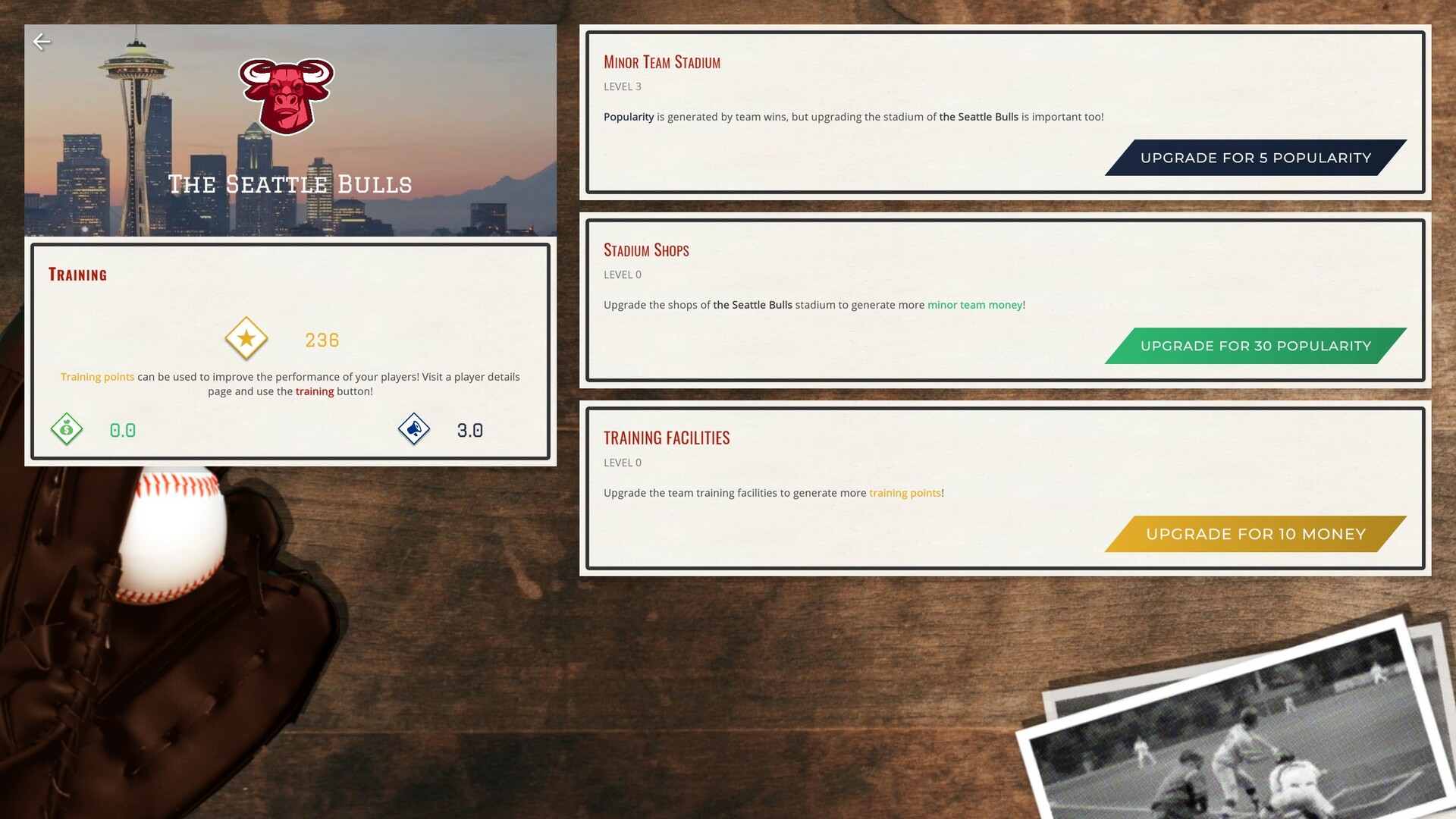Click the Training points highlighted text
The width and height of the screenshot is (1456, 819).
97,377
